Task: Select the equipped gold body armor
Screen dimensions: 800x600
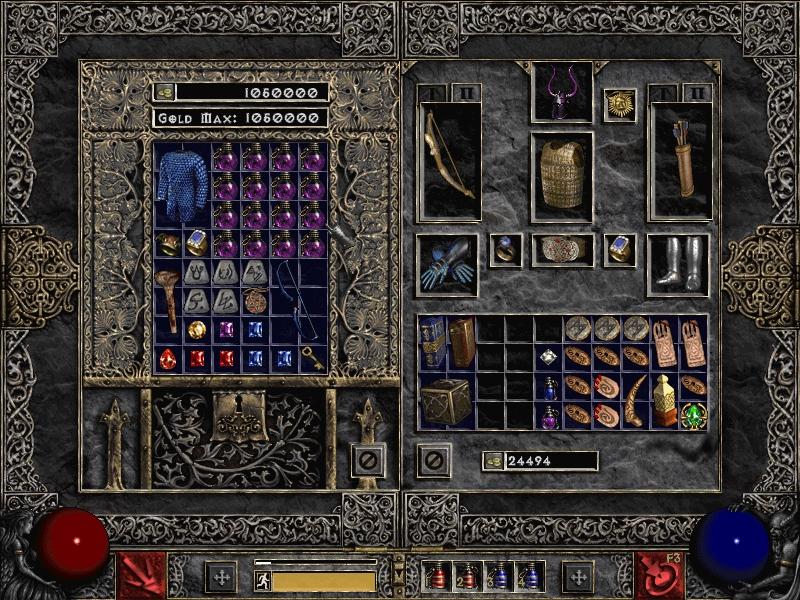Action: 562,172
